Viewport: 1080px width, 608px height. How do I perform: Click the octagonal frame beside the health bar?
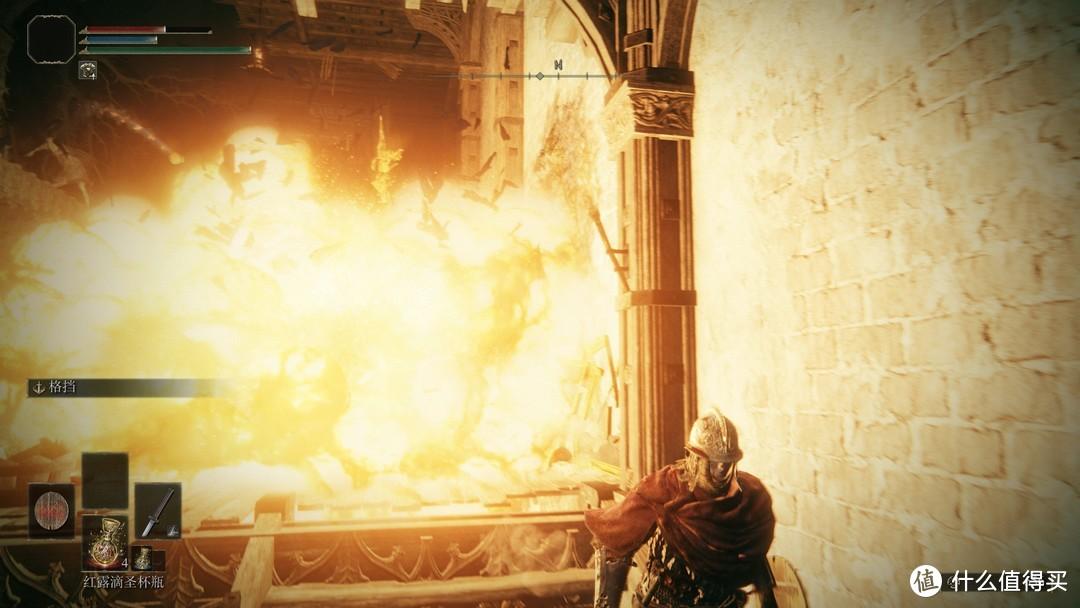pyautogui.click(x=51, y=39)
